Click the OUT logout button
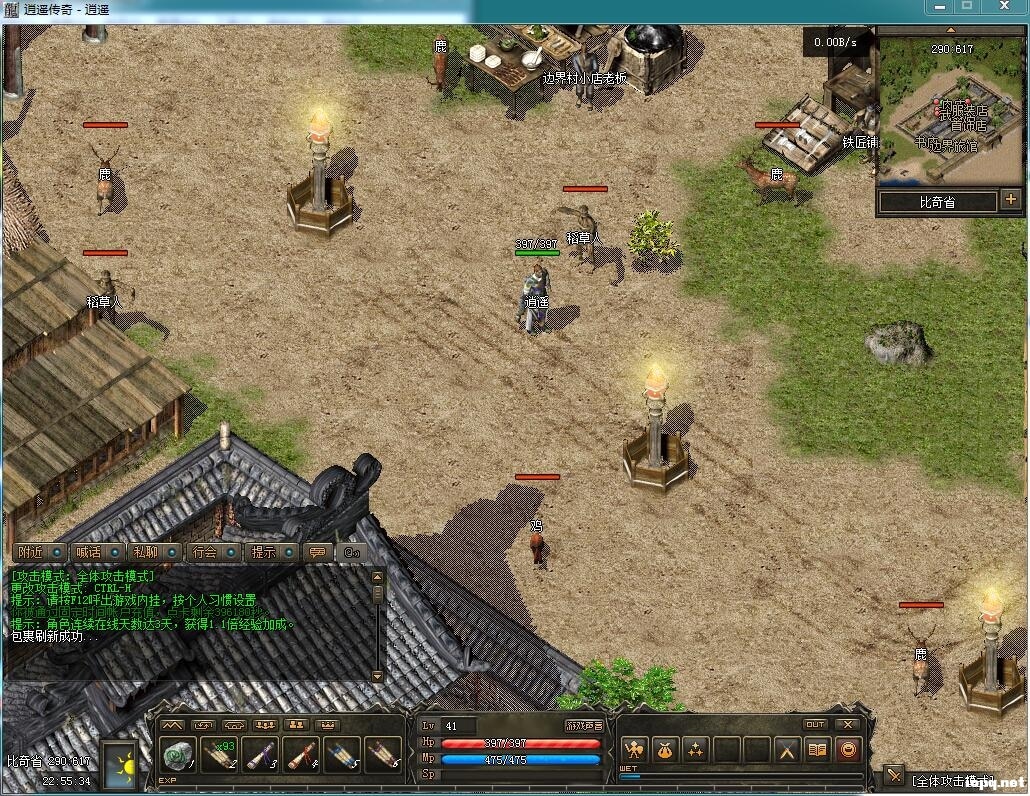The image size is (1030, 796). (x=815, y=724)
